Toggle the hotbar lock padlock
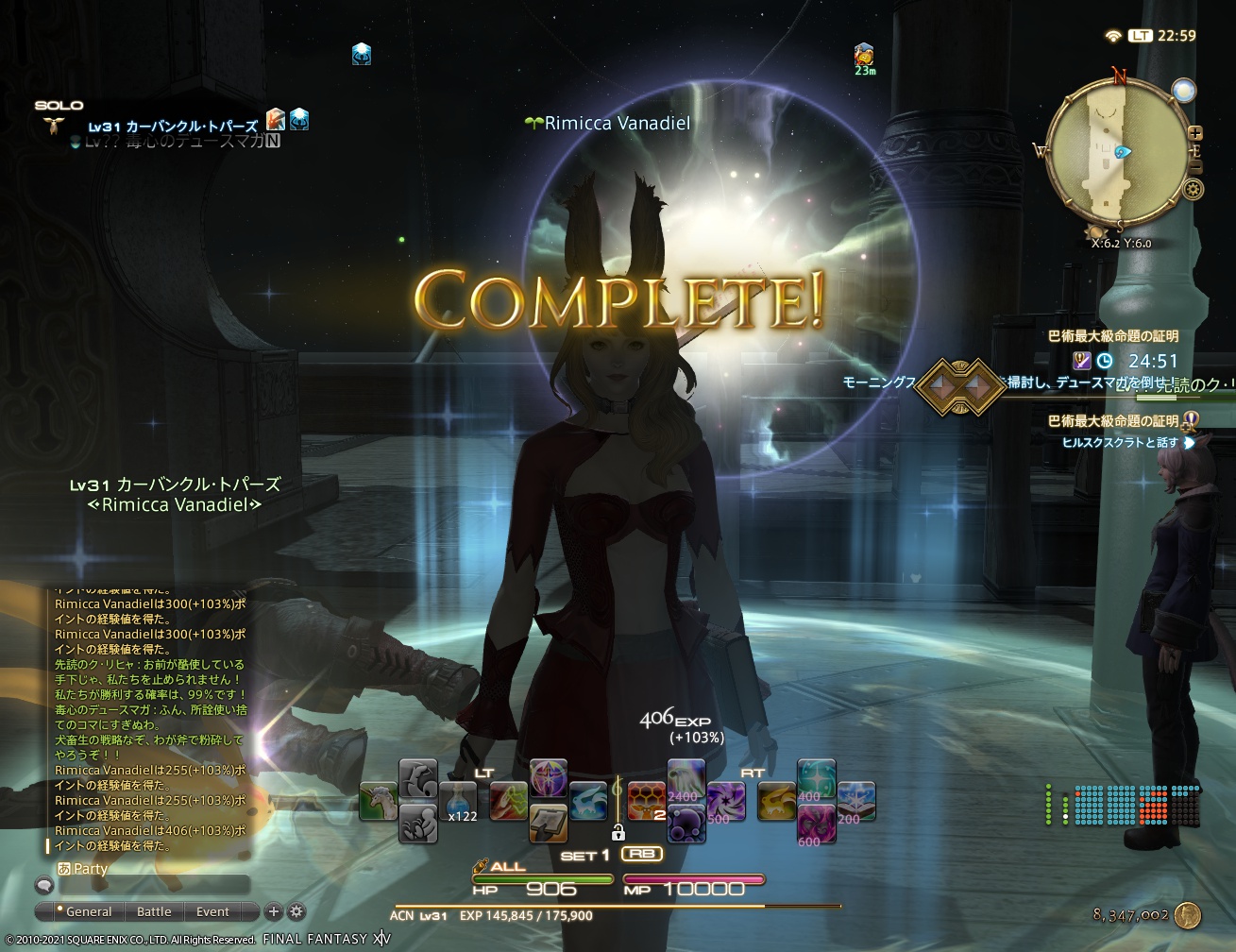 pyautogui.click(x=618, y=833)
